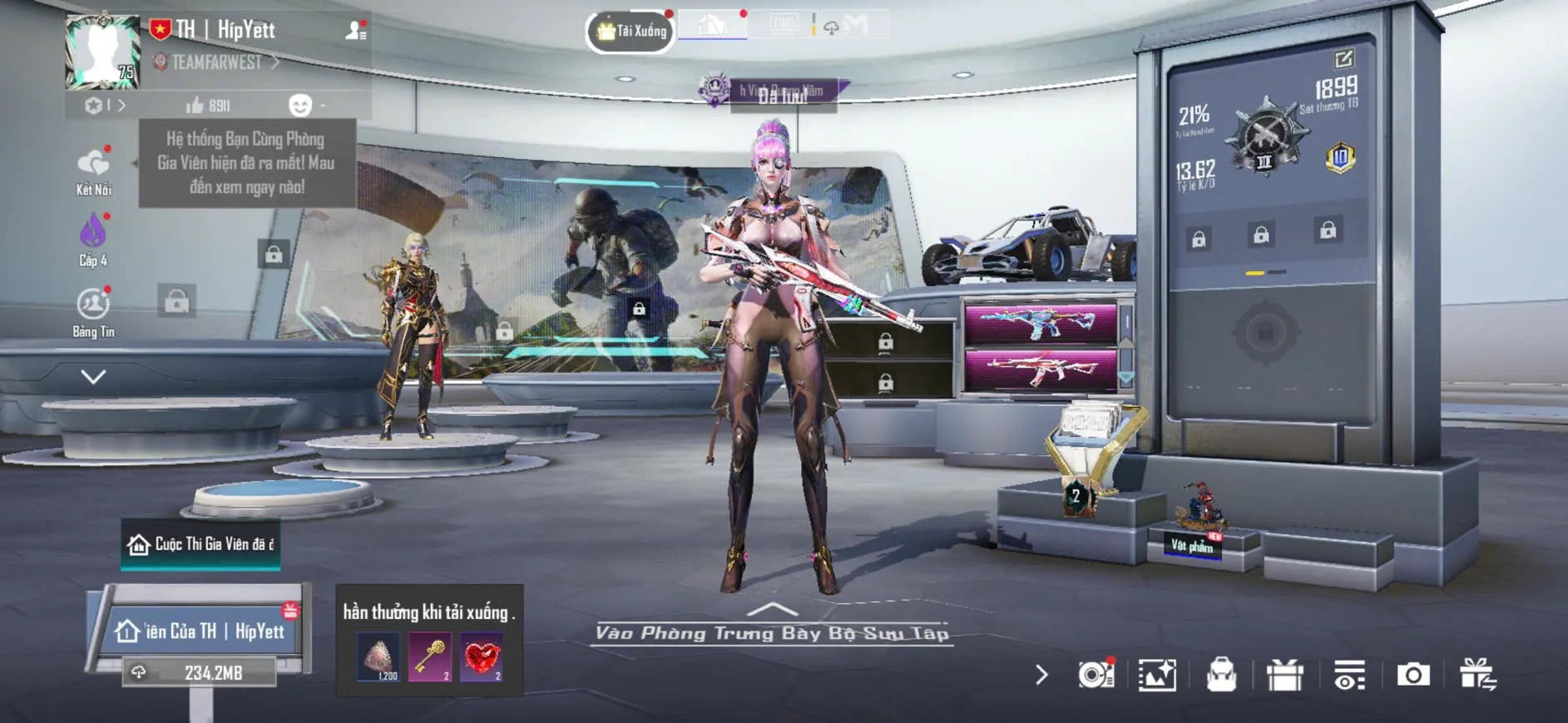This screenshot has height=723, width=1568.
Task: Open the Cuộc Thi Gia Viên banner
Action: (200, 544)
